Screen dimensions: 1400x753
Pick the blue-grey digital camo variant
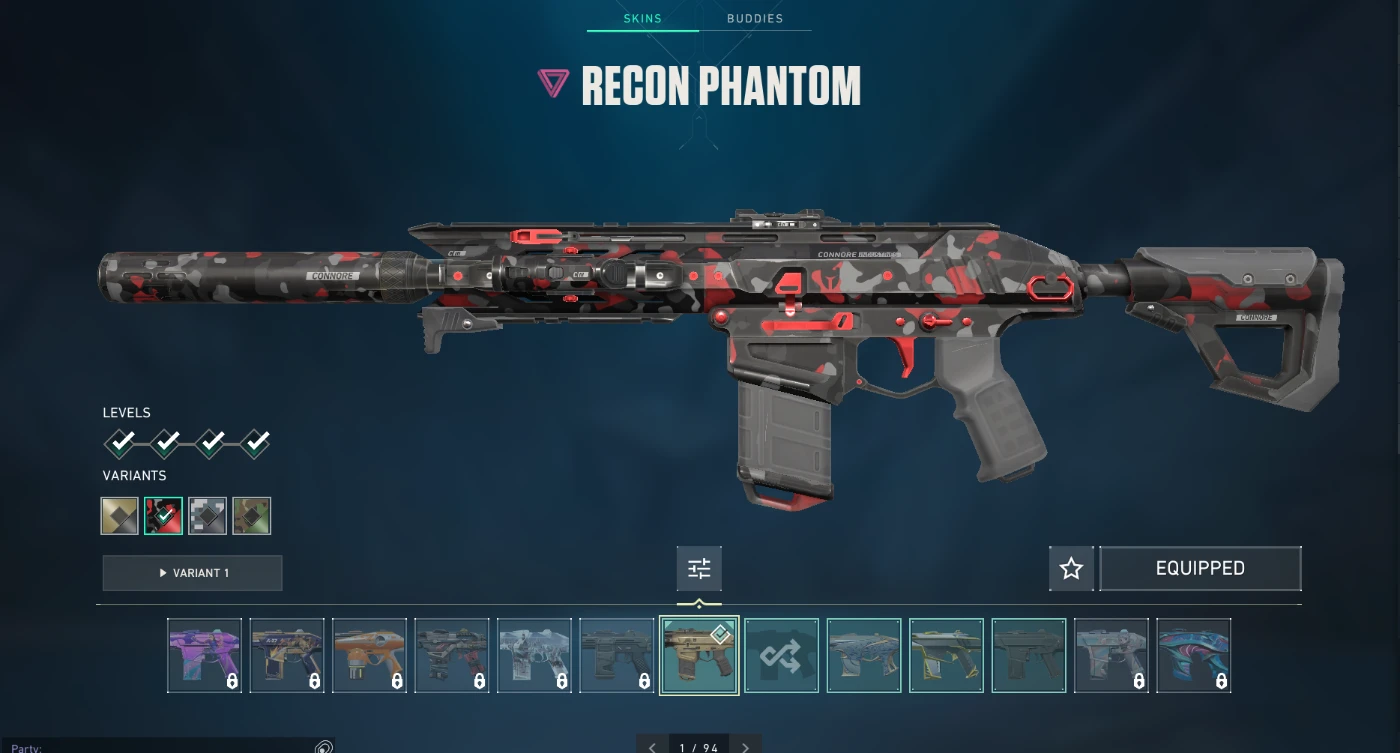pyautogui.click(x=208, y=516)
